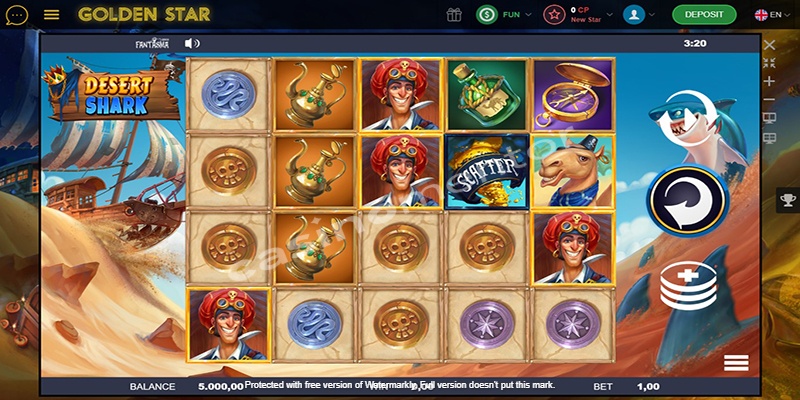Click the green Deposit button
800x400 pixels.
click(x=704, y=15)
